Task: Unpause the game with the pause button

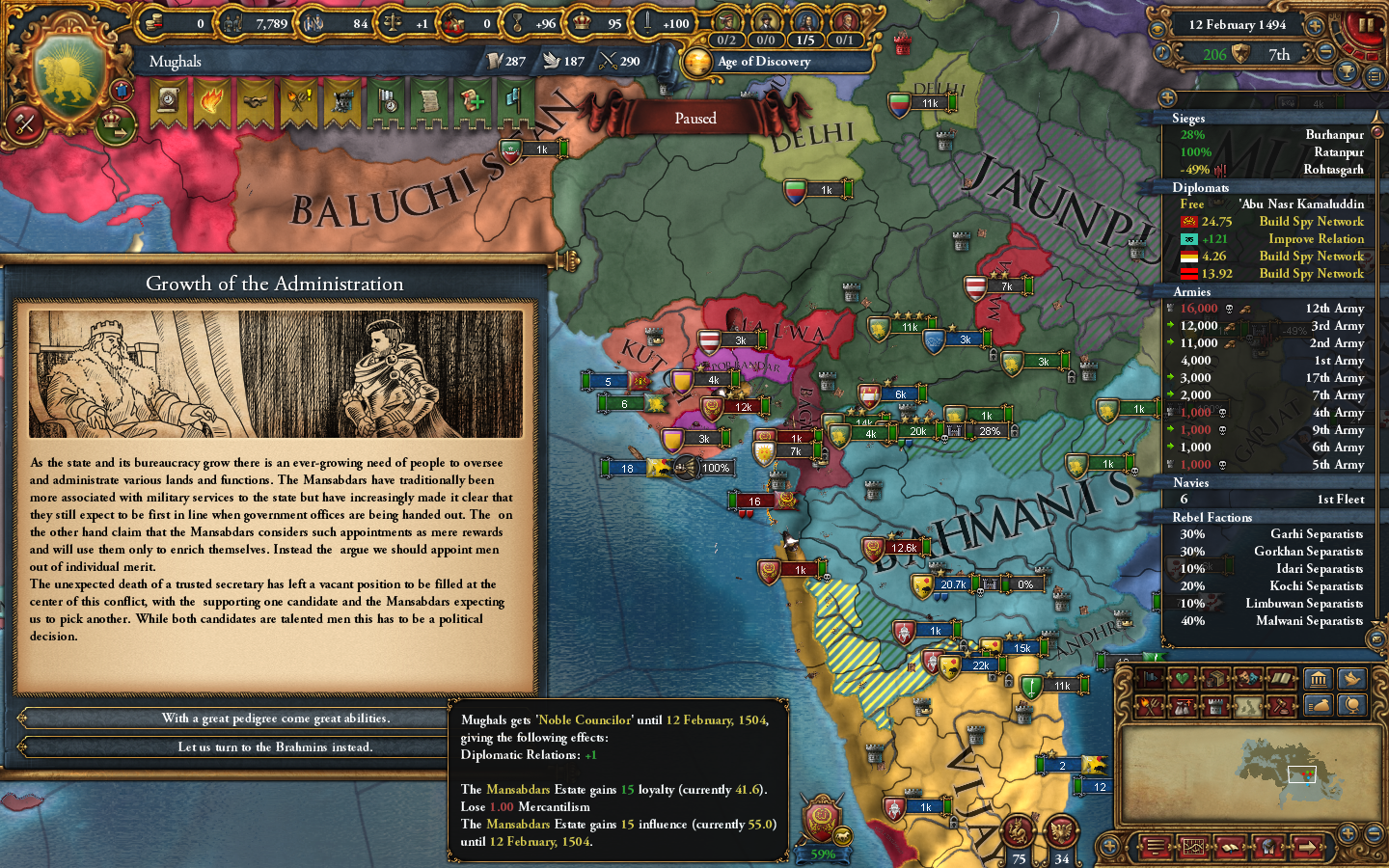Action: (1366, 25)
